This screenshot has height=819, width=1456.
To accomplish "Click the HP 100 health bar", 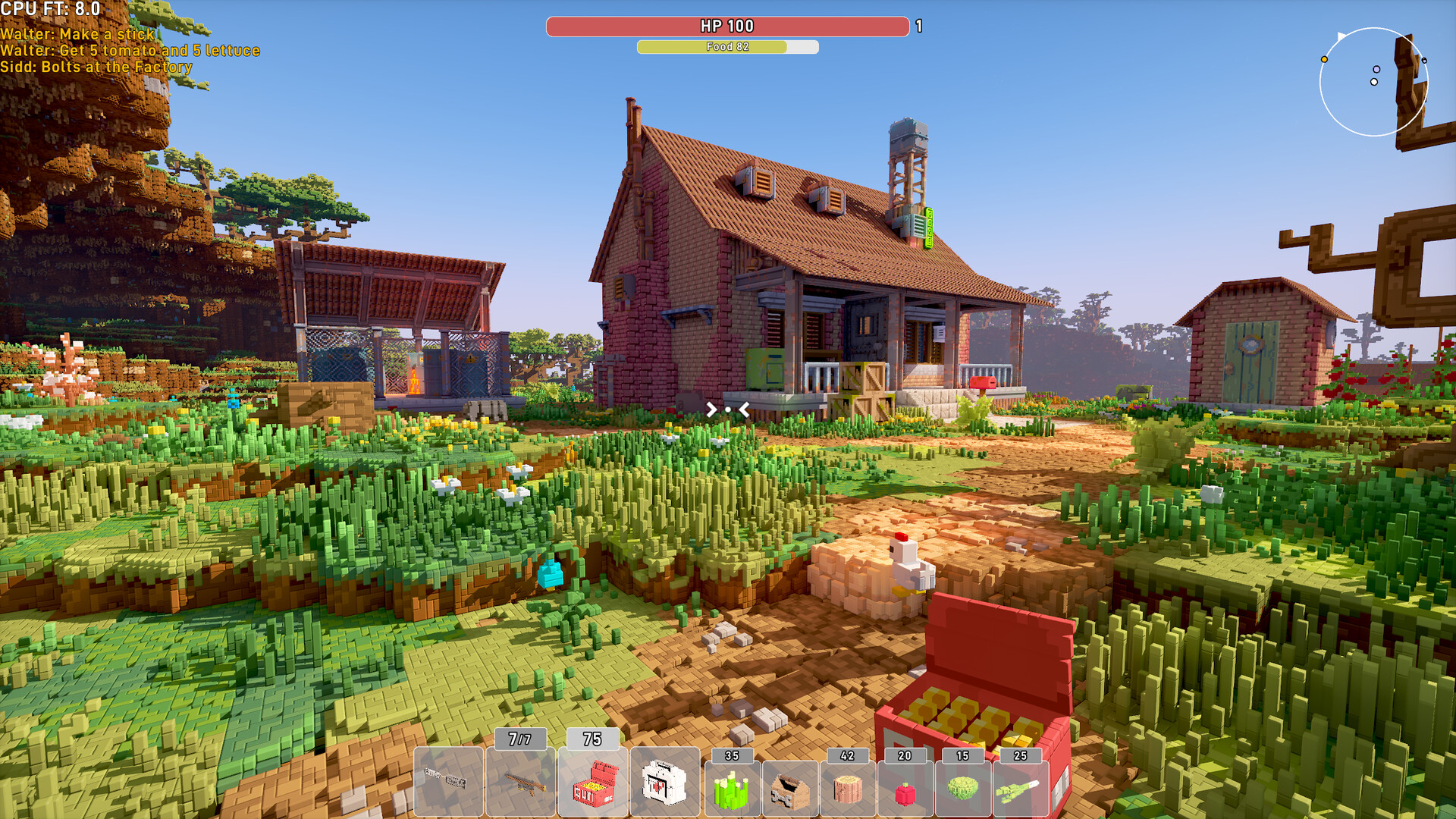I will (726, 25).
